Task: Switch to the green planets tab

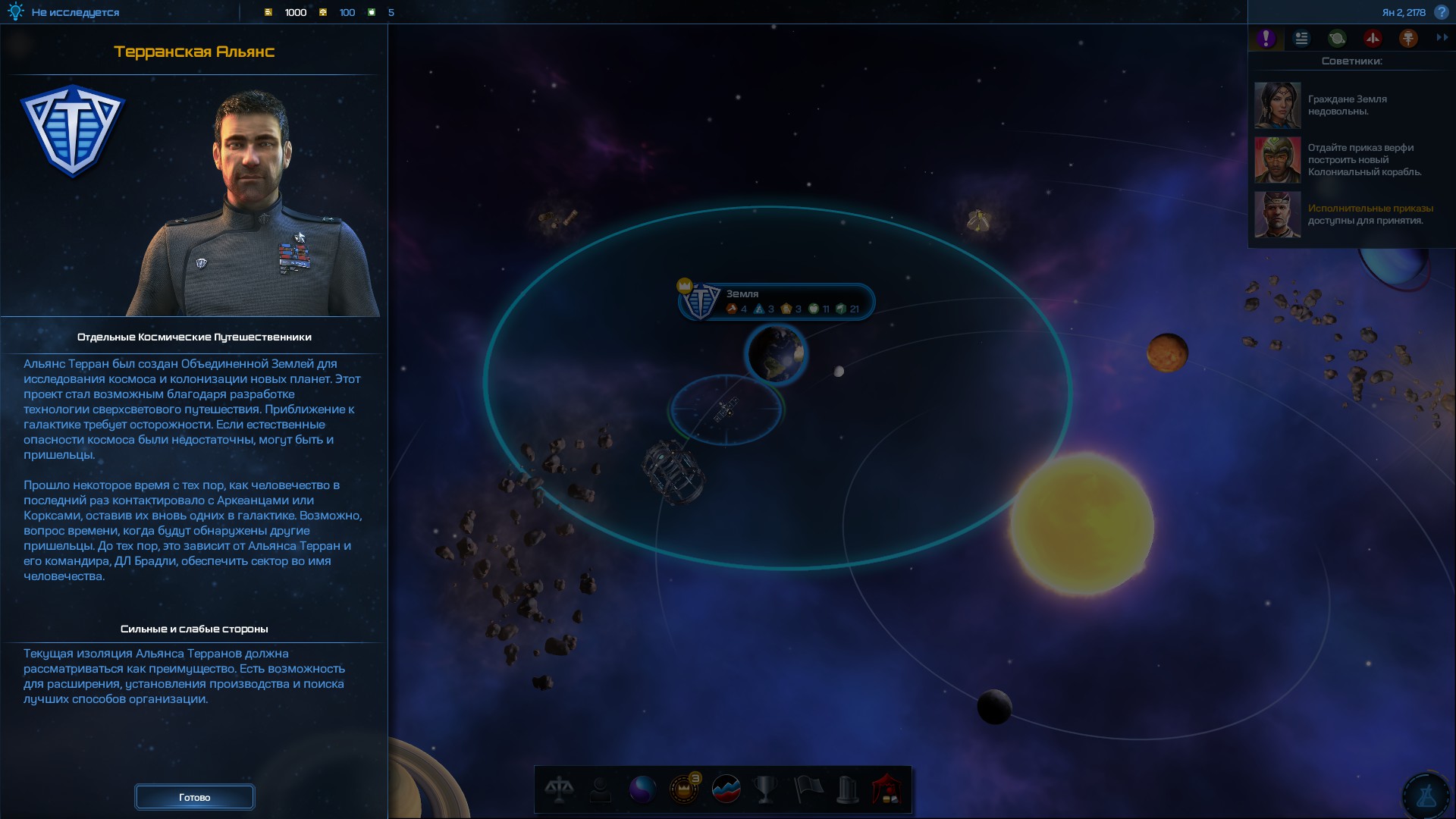Action: tap(1337, 39)
